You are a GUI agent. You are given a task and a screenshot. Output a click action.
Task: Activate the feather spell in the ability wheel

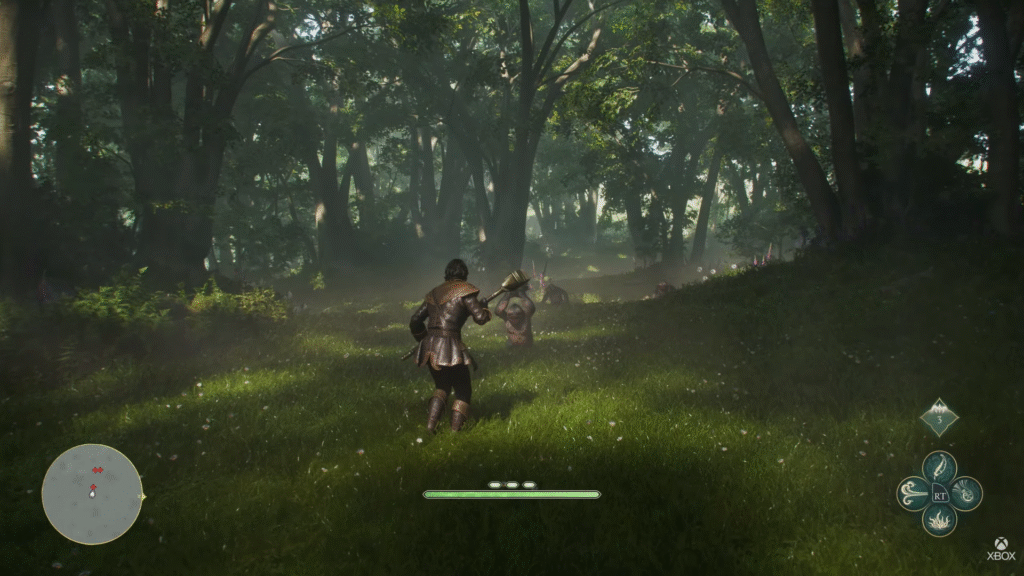pos(939,467)
